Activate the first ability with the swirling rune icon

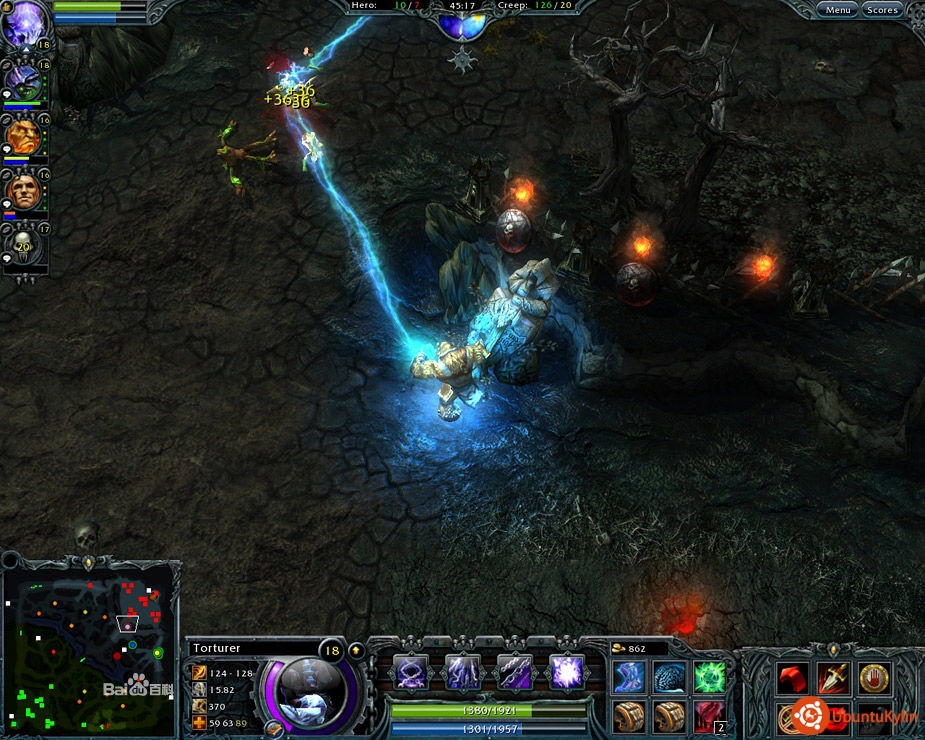pos(411,672)
